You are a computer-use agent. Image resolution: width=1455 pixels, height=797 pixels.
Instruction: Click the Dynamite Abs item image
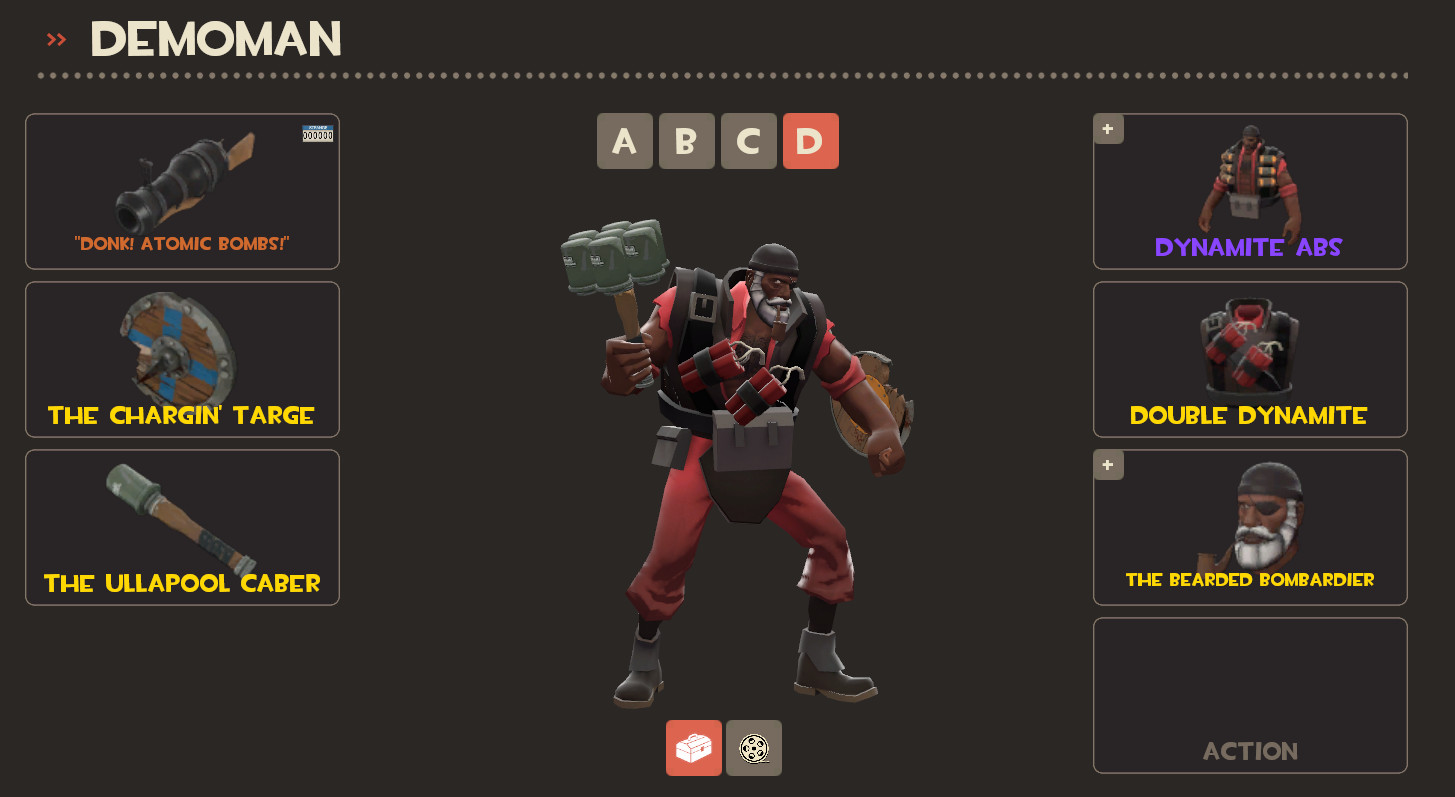(x=1249, y=180)
